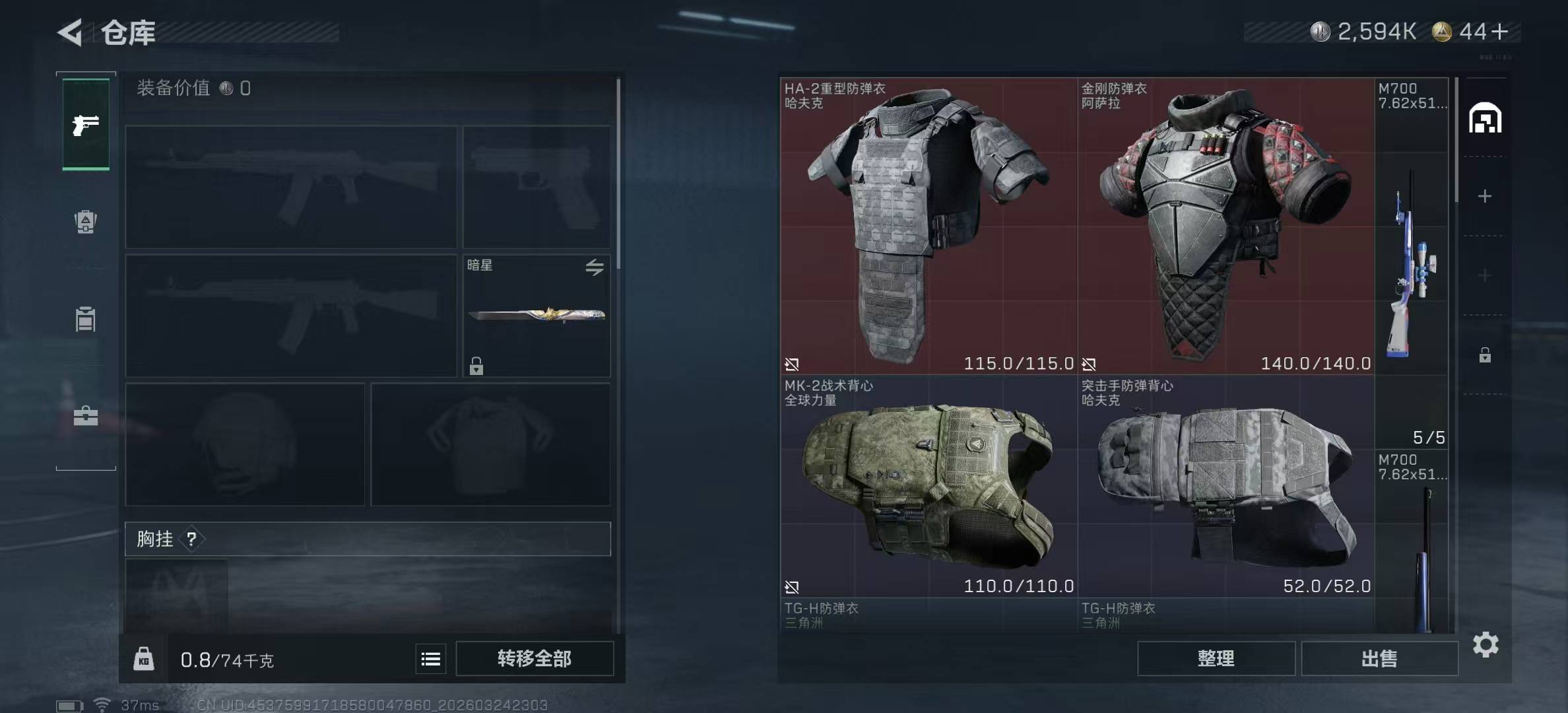The image size is (1568, 713).
Task: Open warehouse settings gear
Action: point(1486,644)
